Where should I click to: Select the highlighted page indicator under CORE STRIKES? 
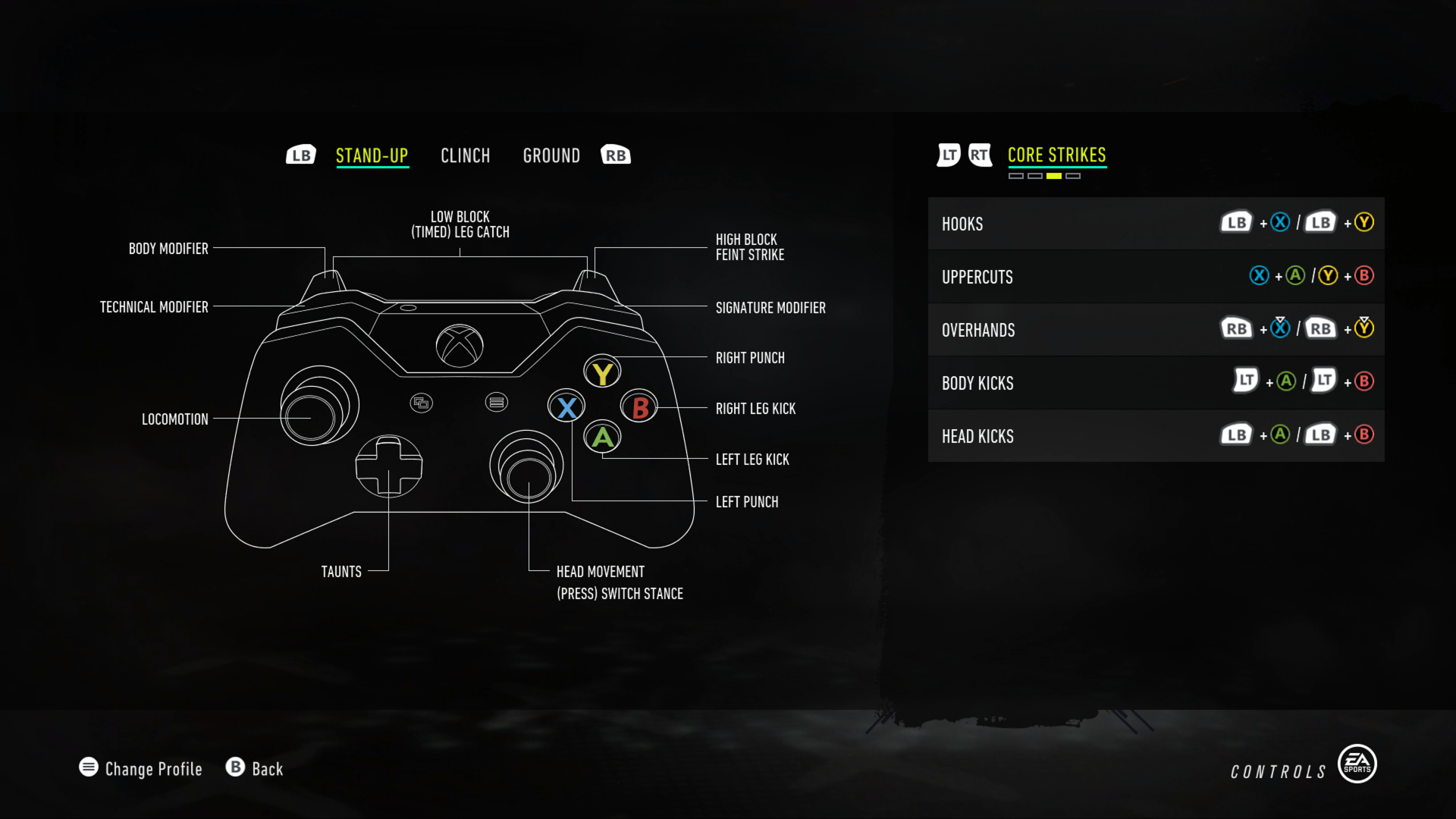(x=1053, y=175)
